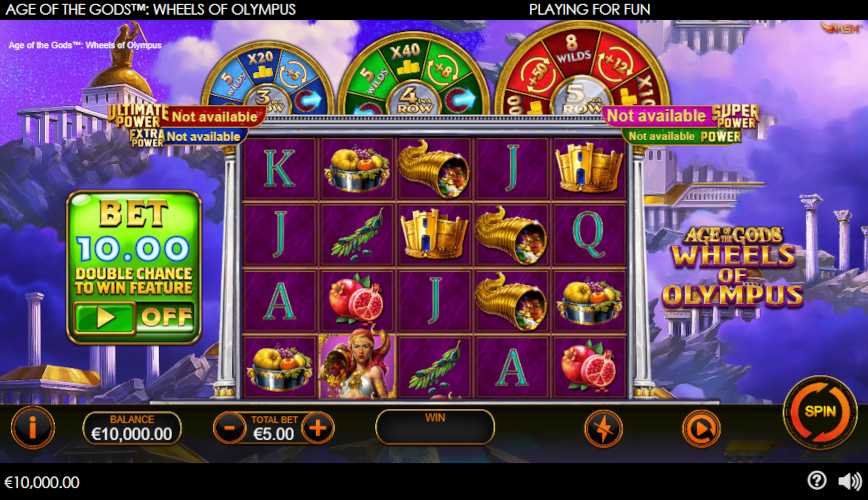The height and width of the screenshot is (500, 868).
Task: Mute sound with the speaker icon
Action: point(849,481)
